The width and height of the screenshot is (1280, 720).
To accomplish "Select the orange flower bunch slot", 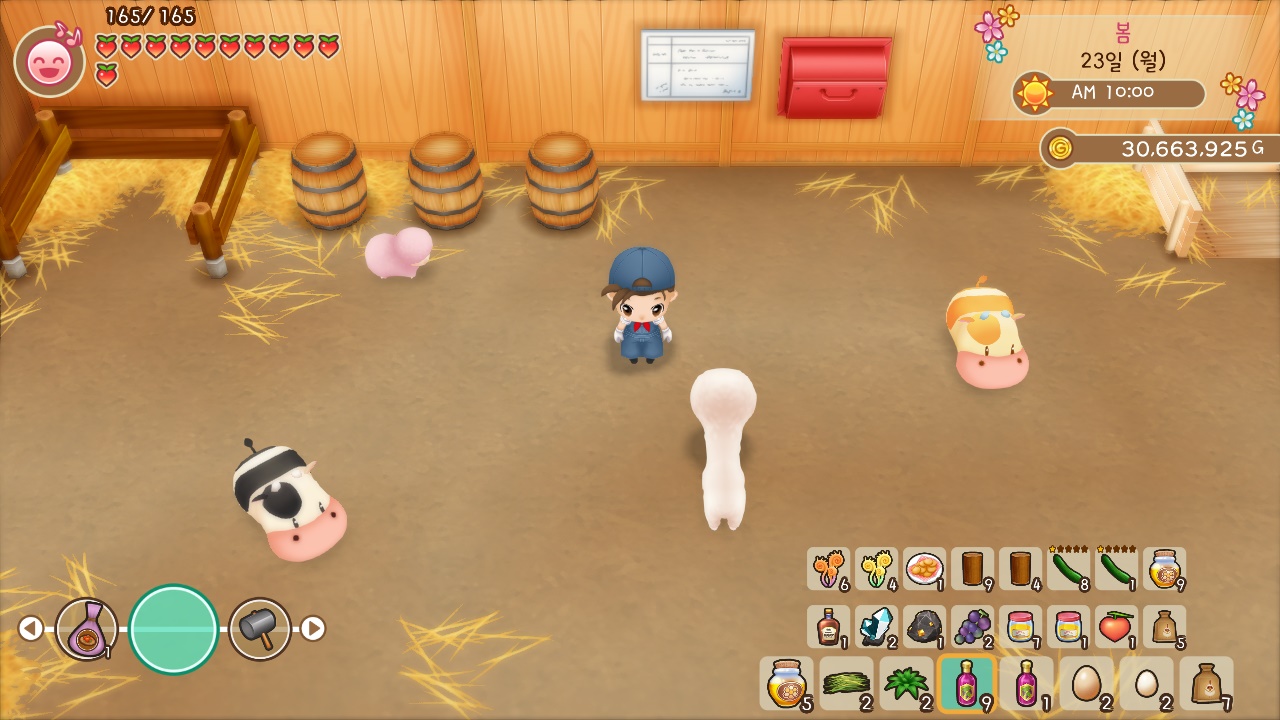I will [x=828, y=569].
